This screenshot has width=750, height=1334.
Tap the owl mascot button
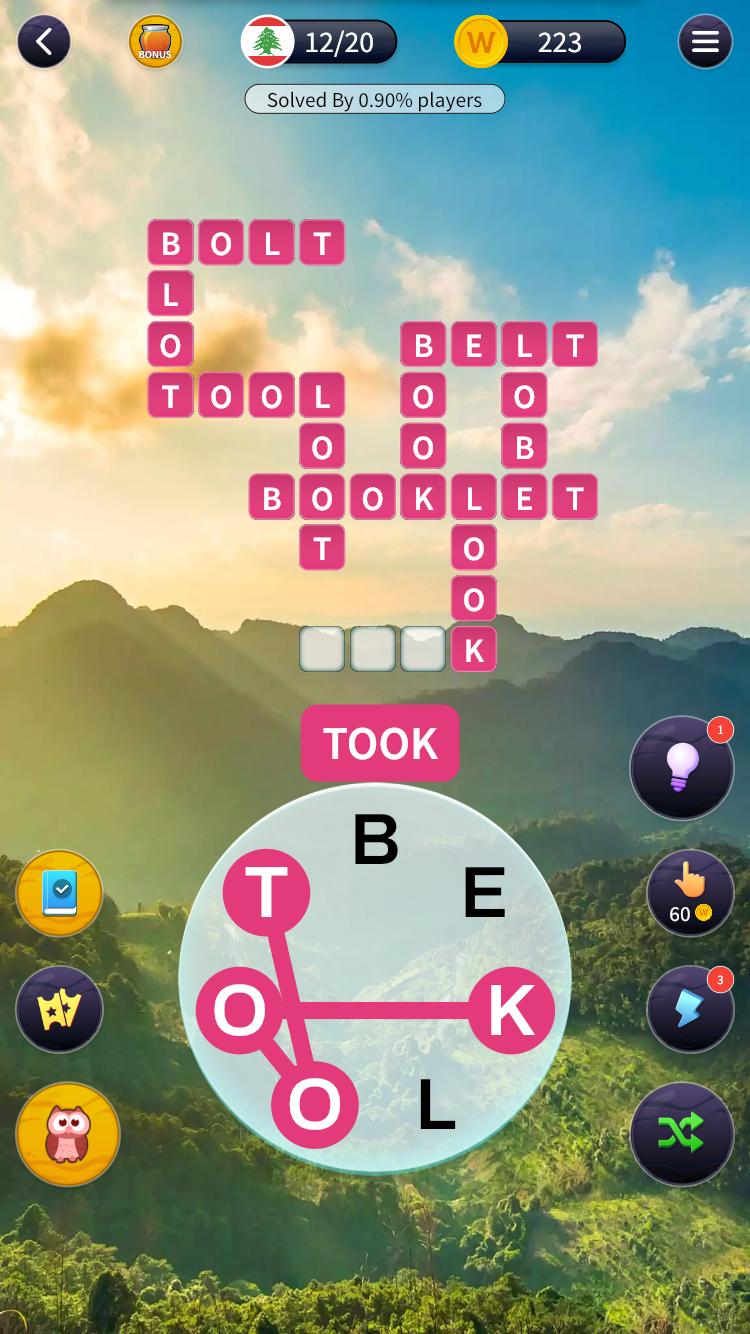tap(68, 1134)
